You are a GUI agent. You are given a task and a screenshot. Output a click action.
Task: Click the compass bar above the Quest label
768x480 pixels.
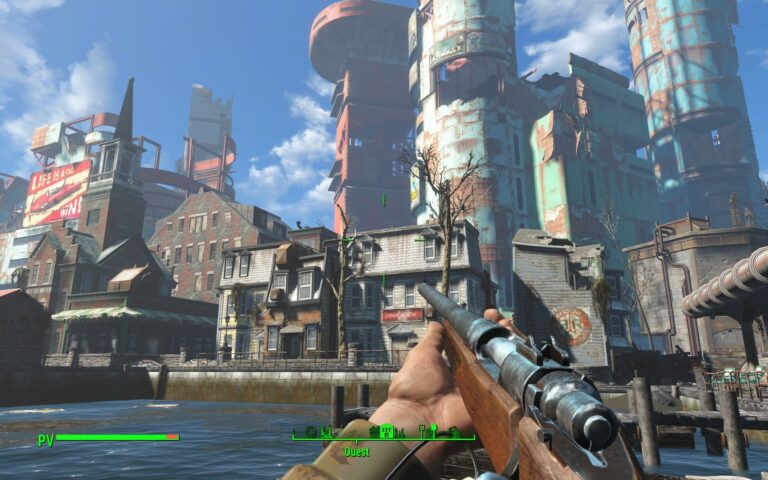(x=383, y=435)
